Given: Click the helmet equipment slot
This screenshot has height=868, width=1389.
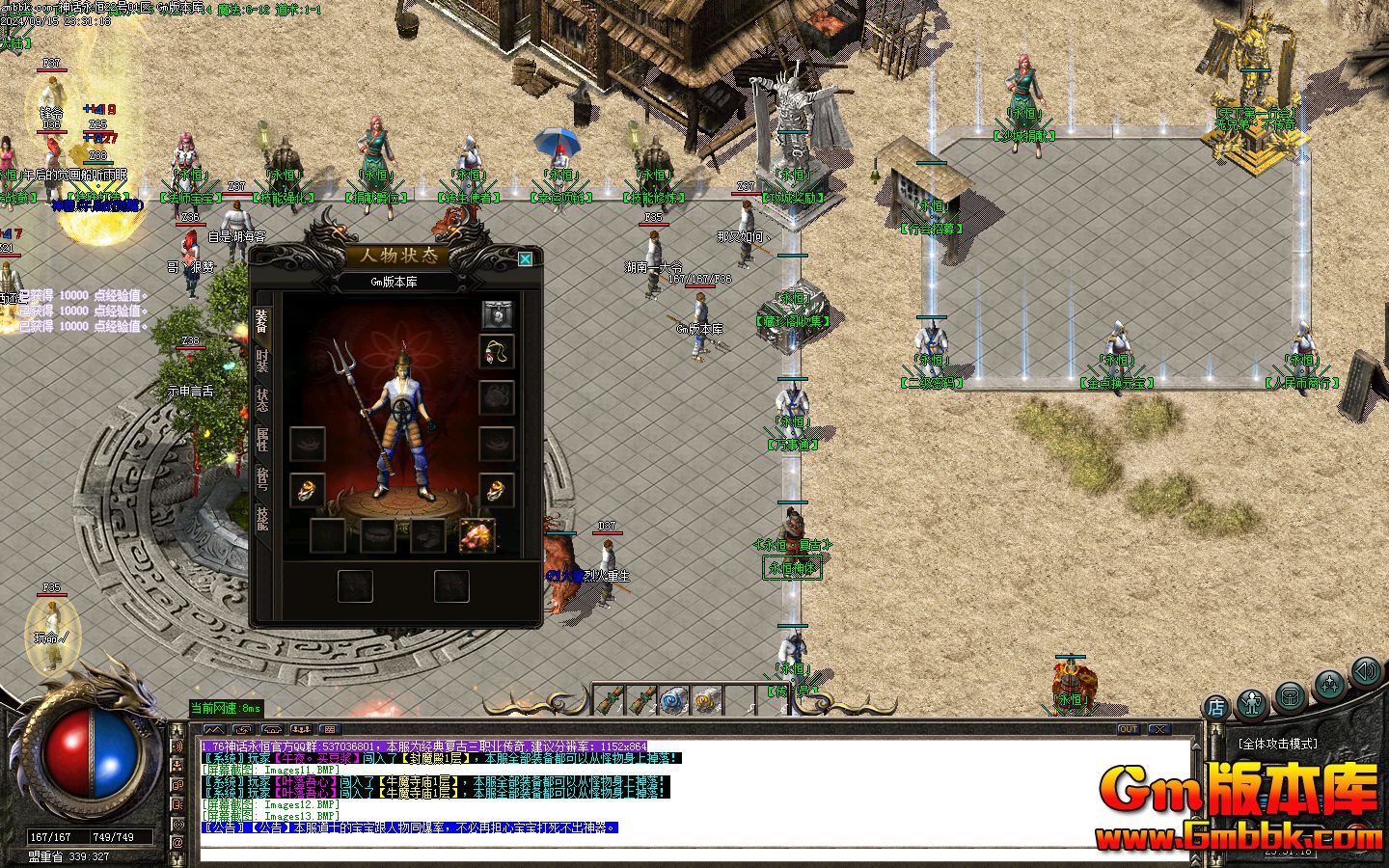Looking at the screenshot, I should coord(497,314).
